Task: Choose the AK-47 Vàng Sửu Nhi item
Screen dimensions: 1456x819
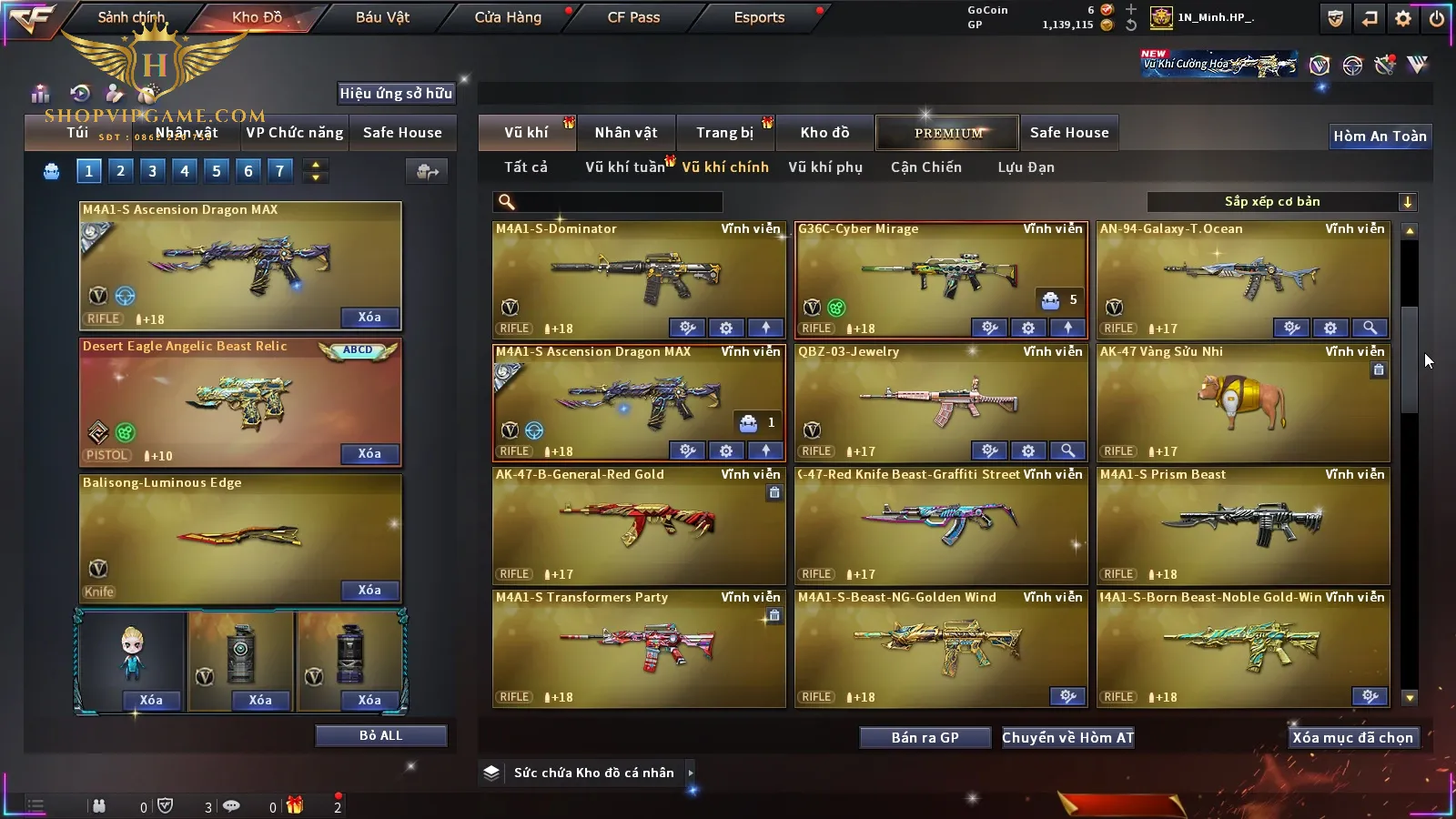Action: pos(1242,402)
